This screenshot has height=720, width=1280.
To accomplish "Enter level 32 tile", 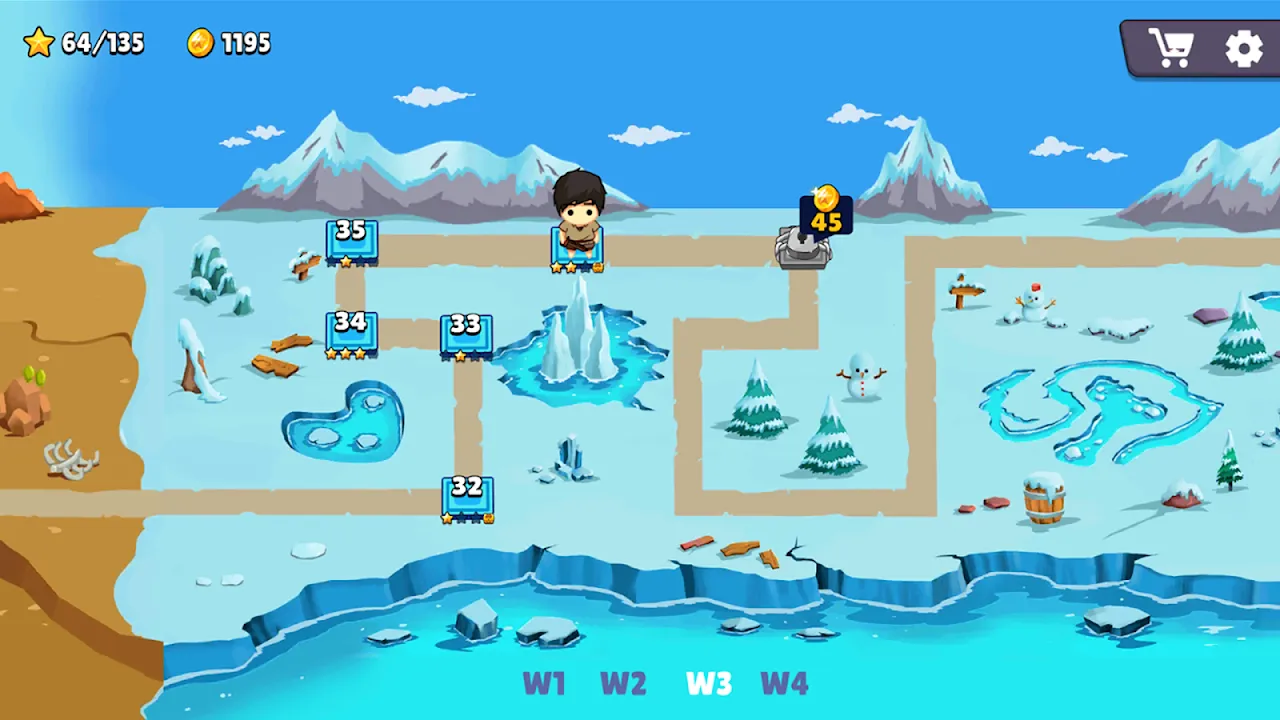I will tap(467, 497).
